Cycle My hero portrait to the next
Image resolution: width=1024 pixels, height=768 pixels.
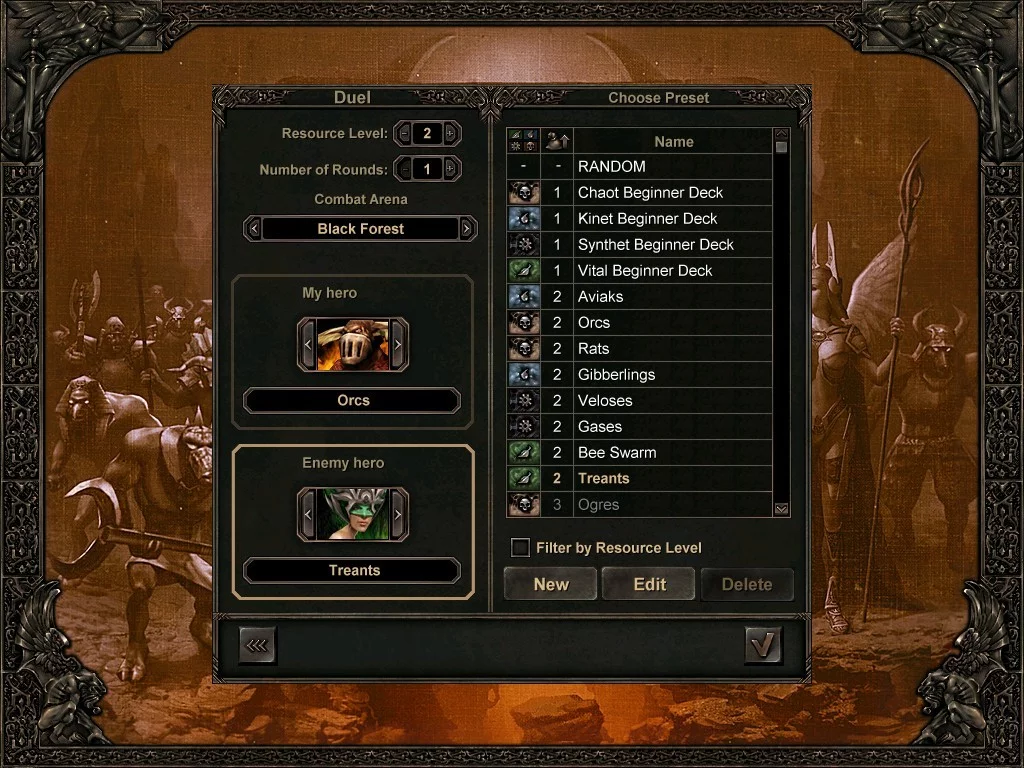click(398, 345)
